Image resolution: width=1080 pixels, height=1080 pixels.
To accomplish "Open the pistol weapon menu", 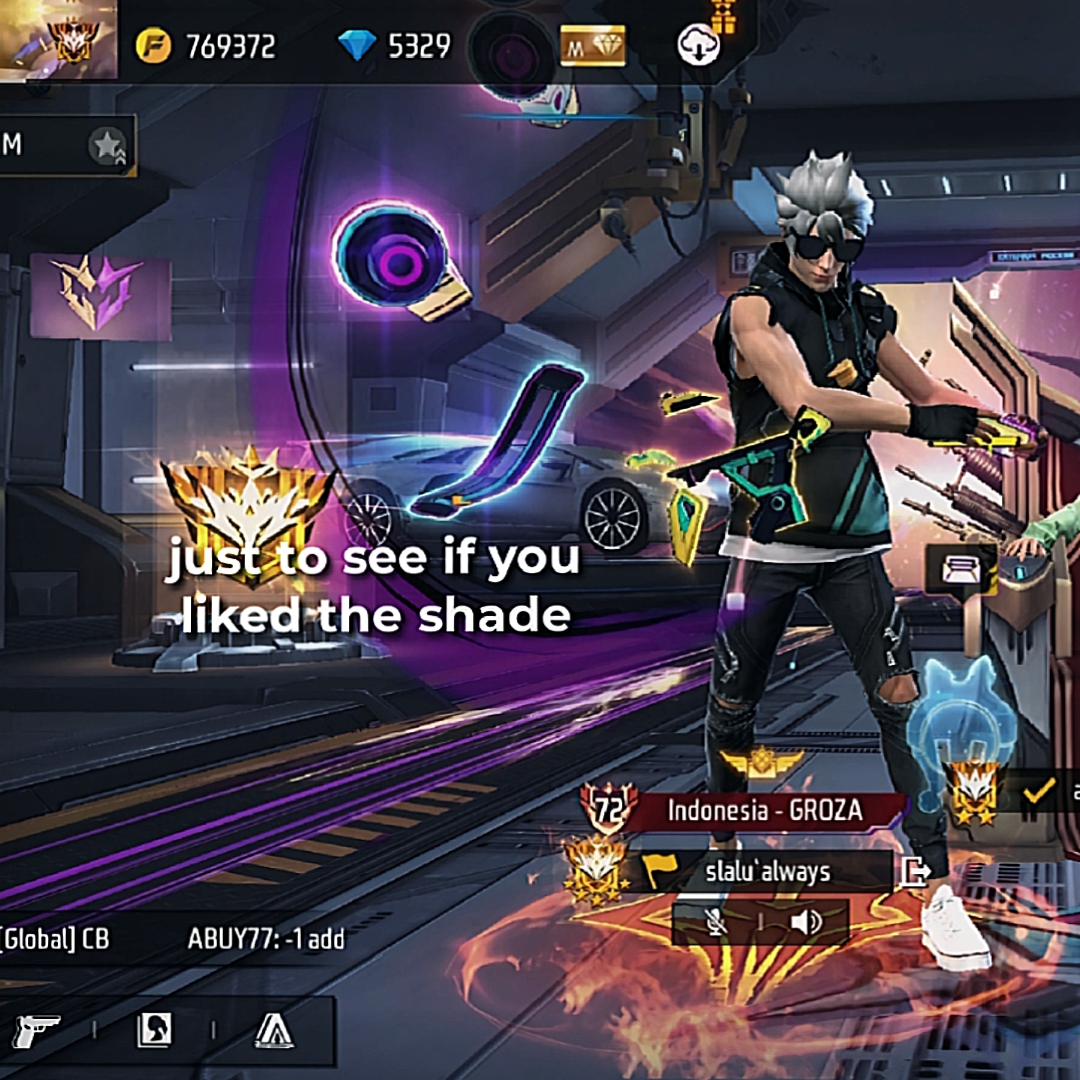I will click(37, 1030).
